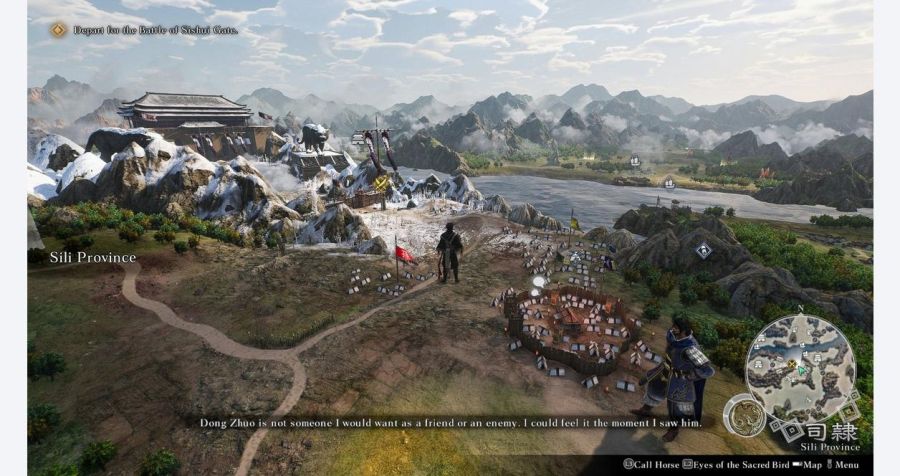Click the building marker across the river

[x=635, y=160]
